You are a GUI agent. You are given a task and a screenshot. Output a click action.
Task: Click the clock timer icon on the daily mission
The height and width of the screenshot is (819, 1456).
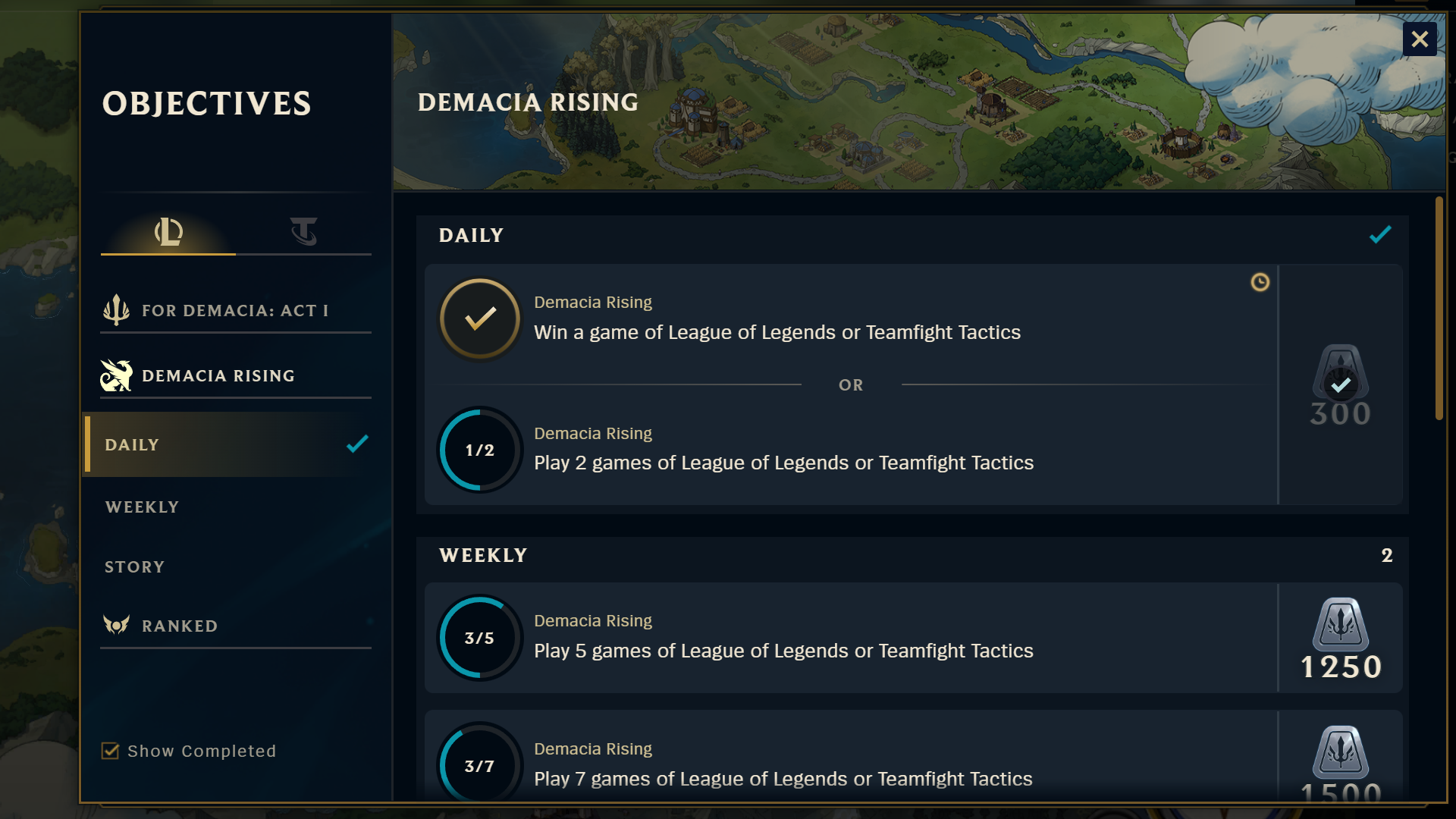coord(1260,283)
